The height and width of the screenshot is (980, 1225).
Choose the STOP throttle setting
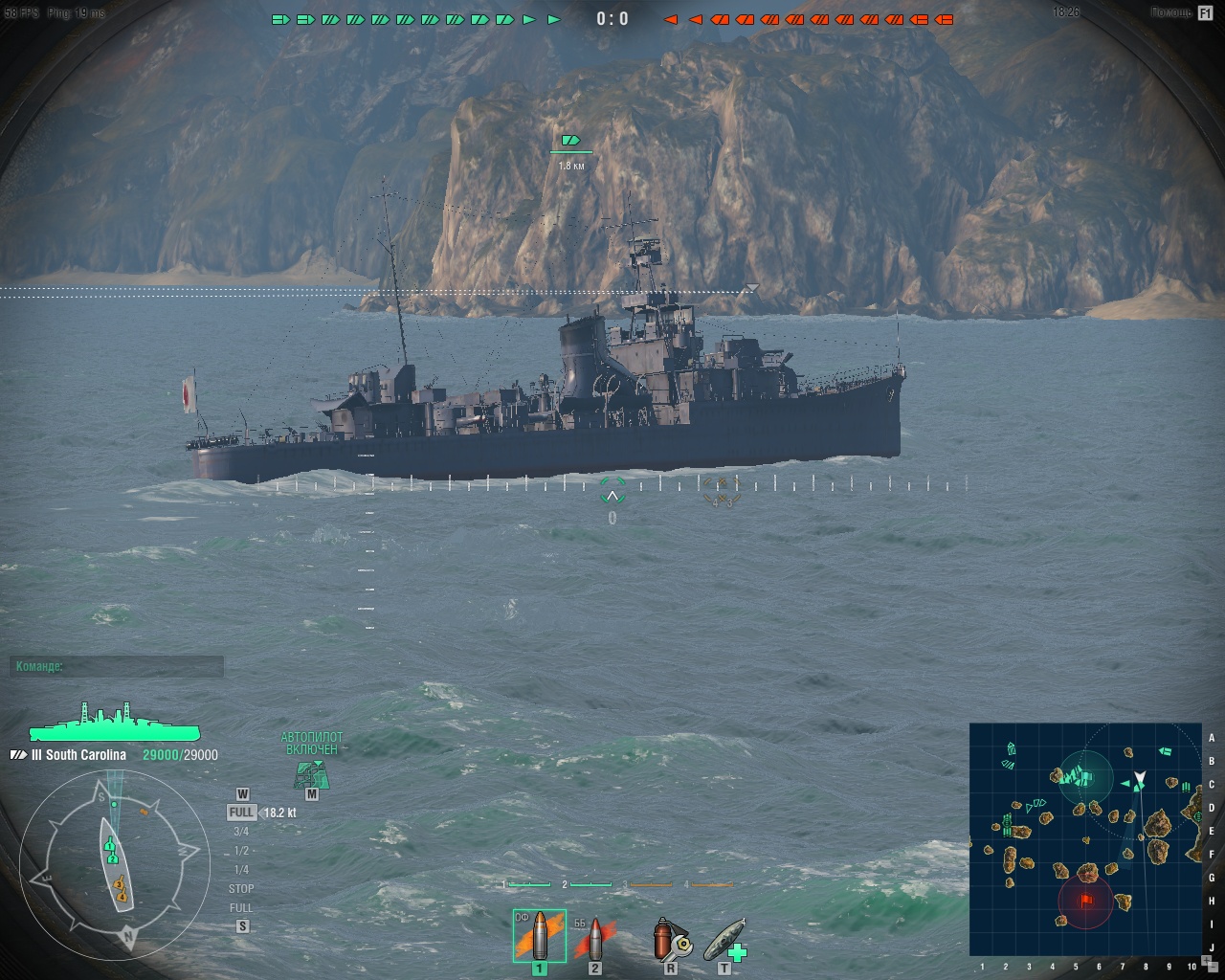[x=241, y=889]
